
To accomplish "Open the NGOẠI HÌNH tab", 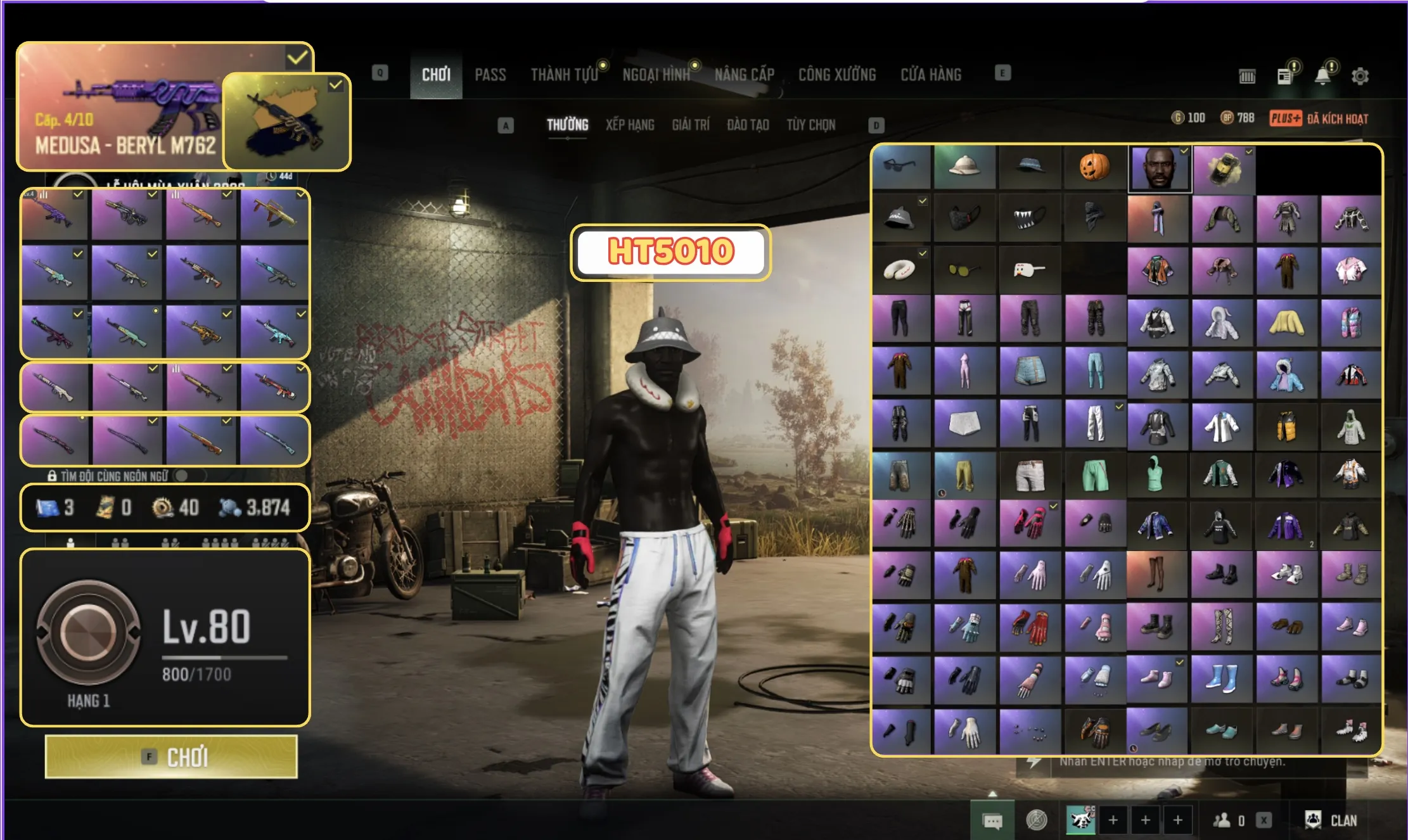I will click(656, 75).
